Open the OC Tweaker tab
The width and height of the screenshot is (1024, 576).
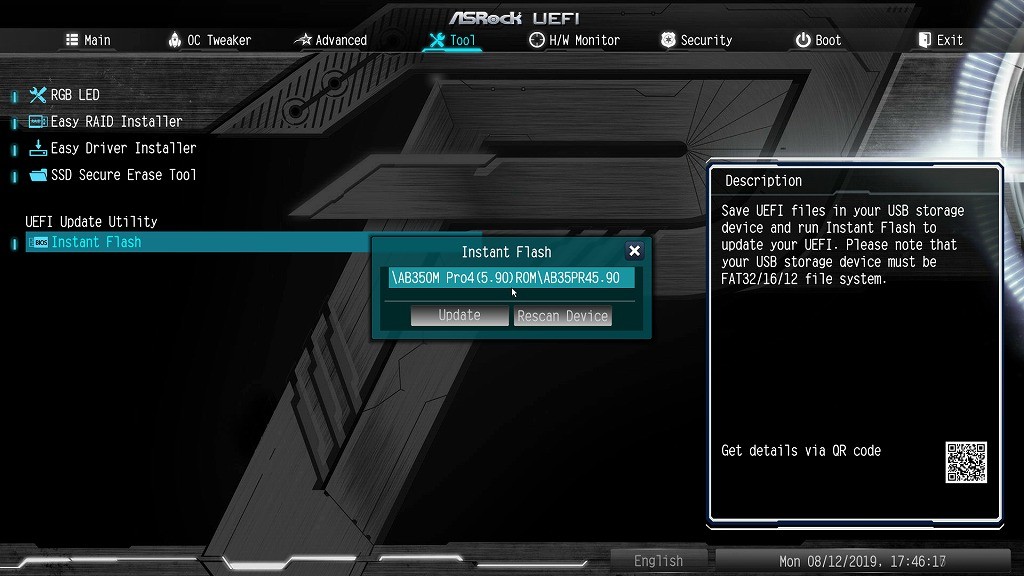[209, 40]
